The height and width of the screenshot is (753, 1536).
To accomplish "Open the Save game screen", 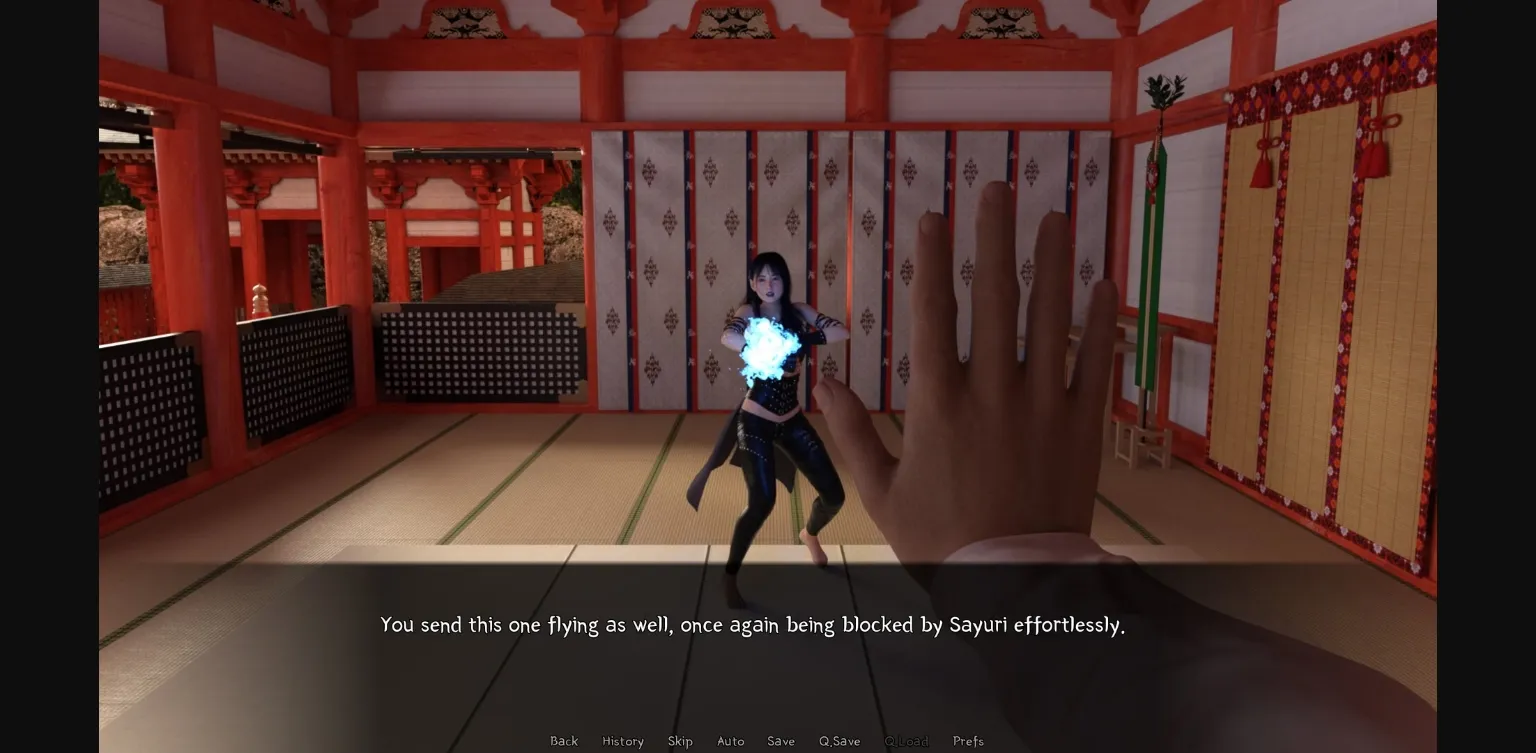I will 781,741.
